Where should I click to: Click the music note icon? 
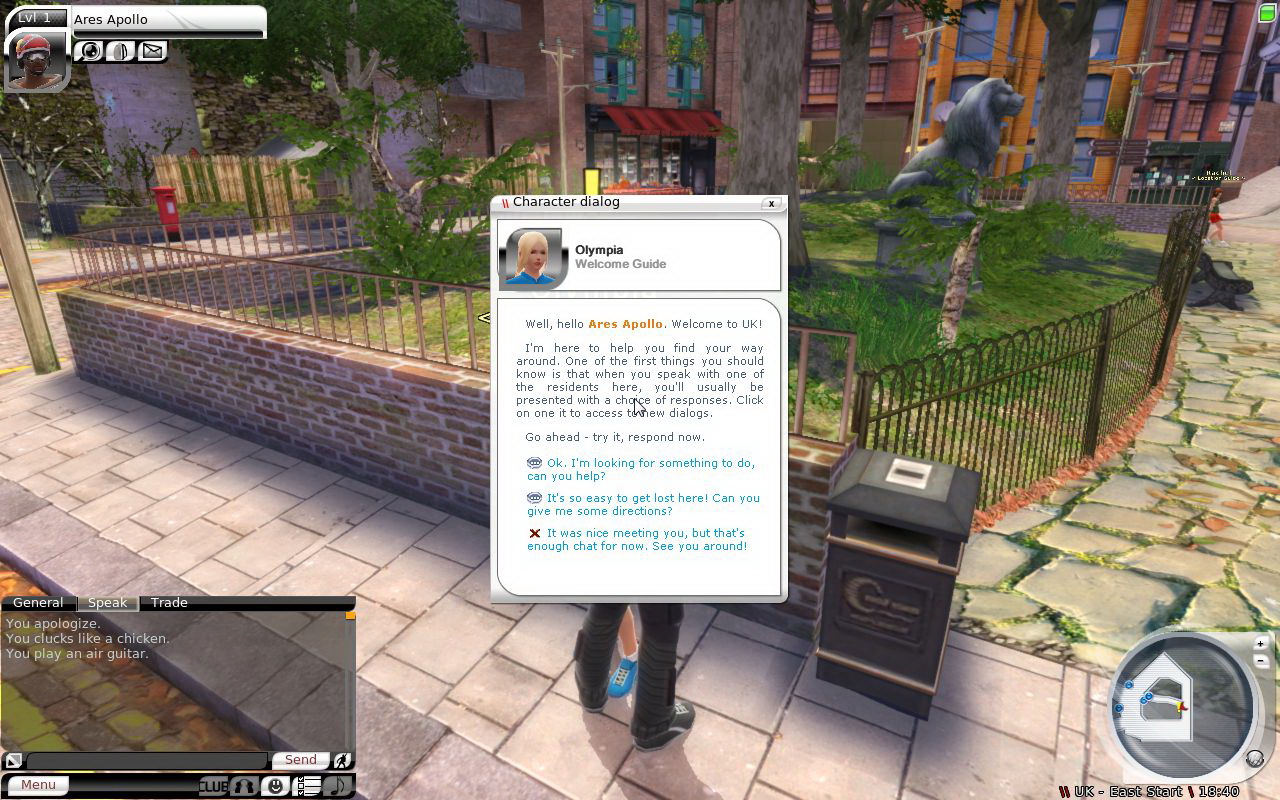338,786
